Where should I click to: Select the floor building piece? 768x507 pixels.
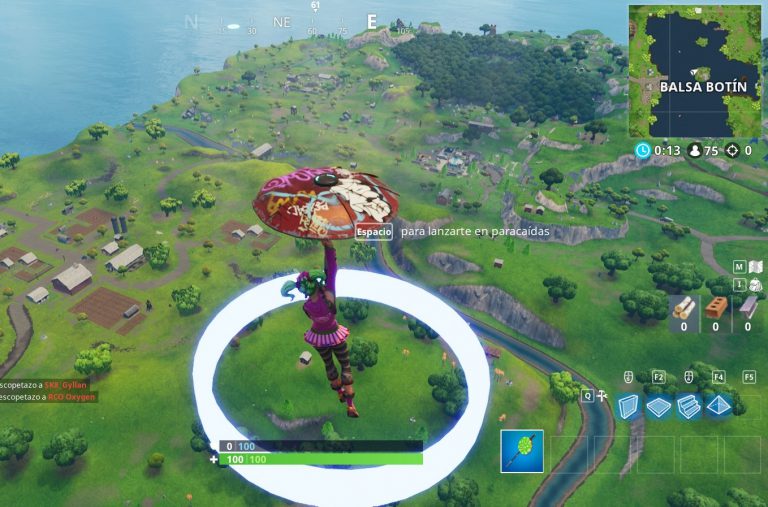pyautogui.click(x=658, y=406)
